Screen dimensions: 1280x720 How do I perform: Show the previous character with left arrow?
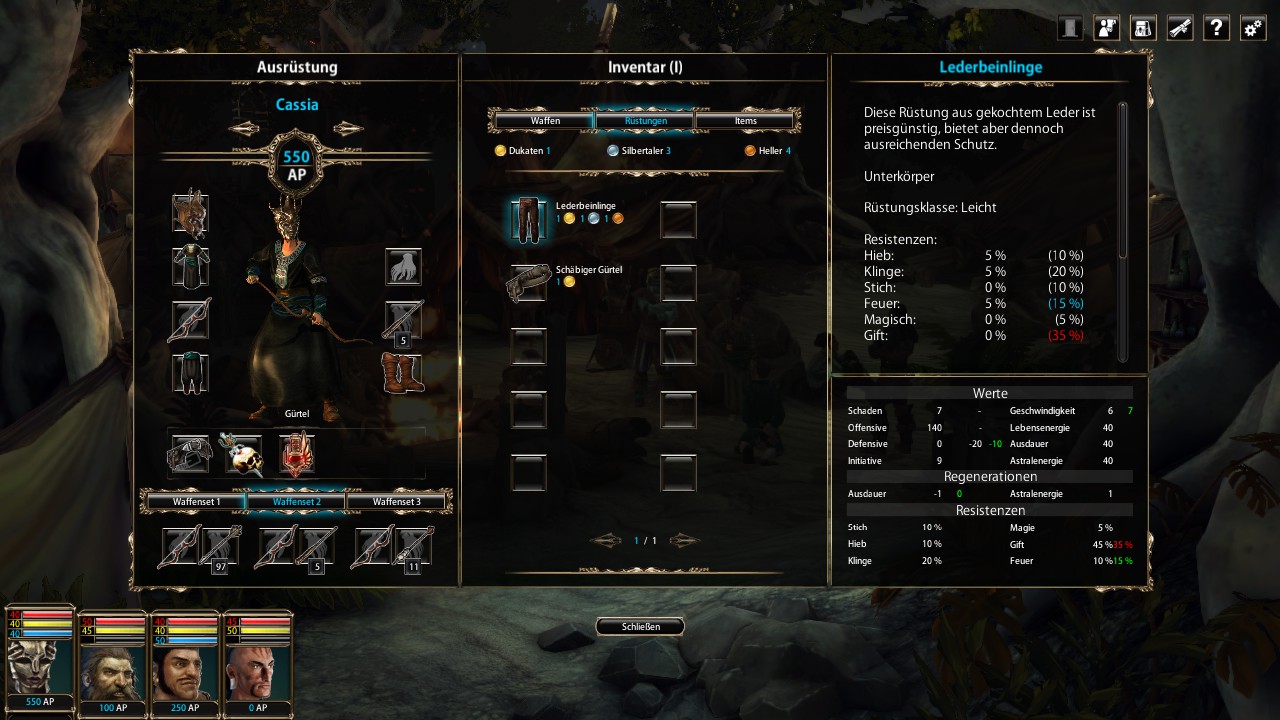(x=243, y=128)
